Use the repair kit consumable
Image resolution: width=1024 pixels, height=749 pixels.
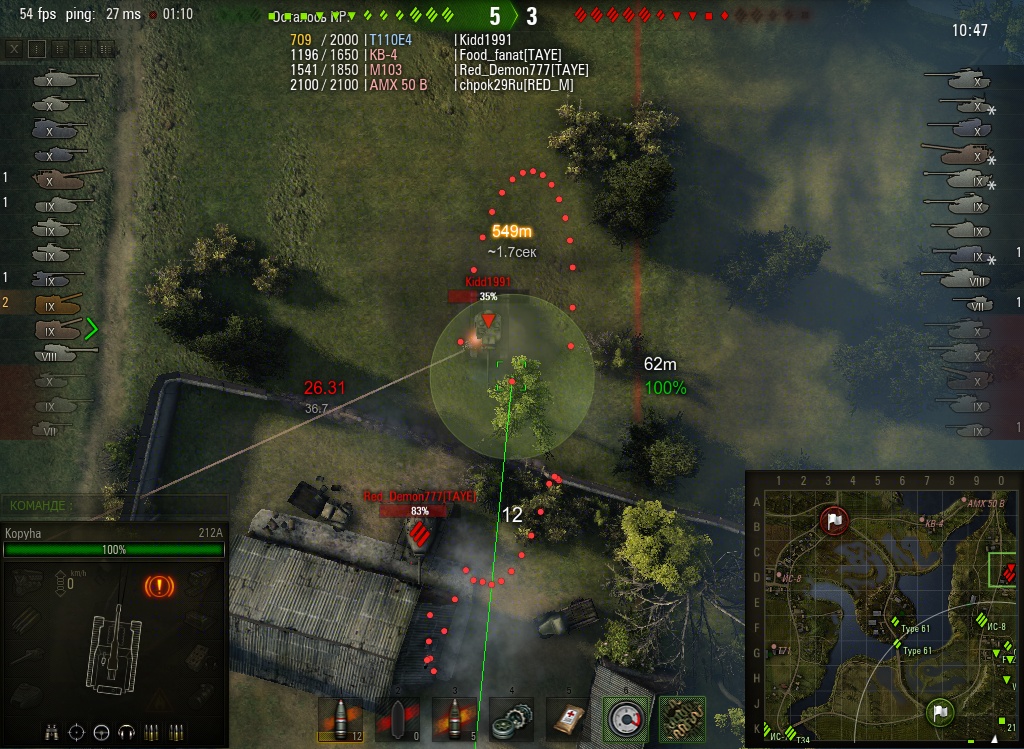pos(510,719)
